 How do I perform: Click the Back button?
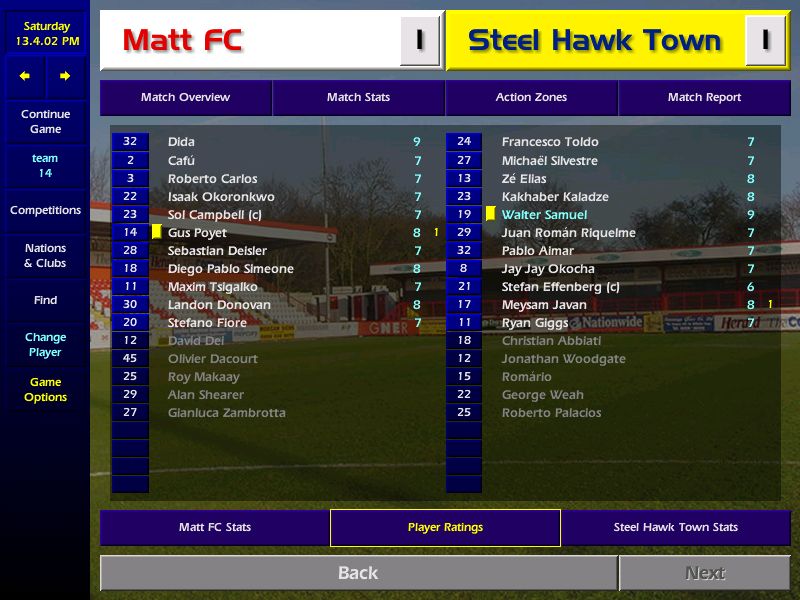click(x=358, y=573)
